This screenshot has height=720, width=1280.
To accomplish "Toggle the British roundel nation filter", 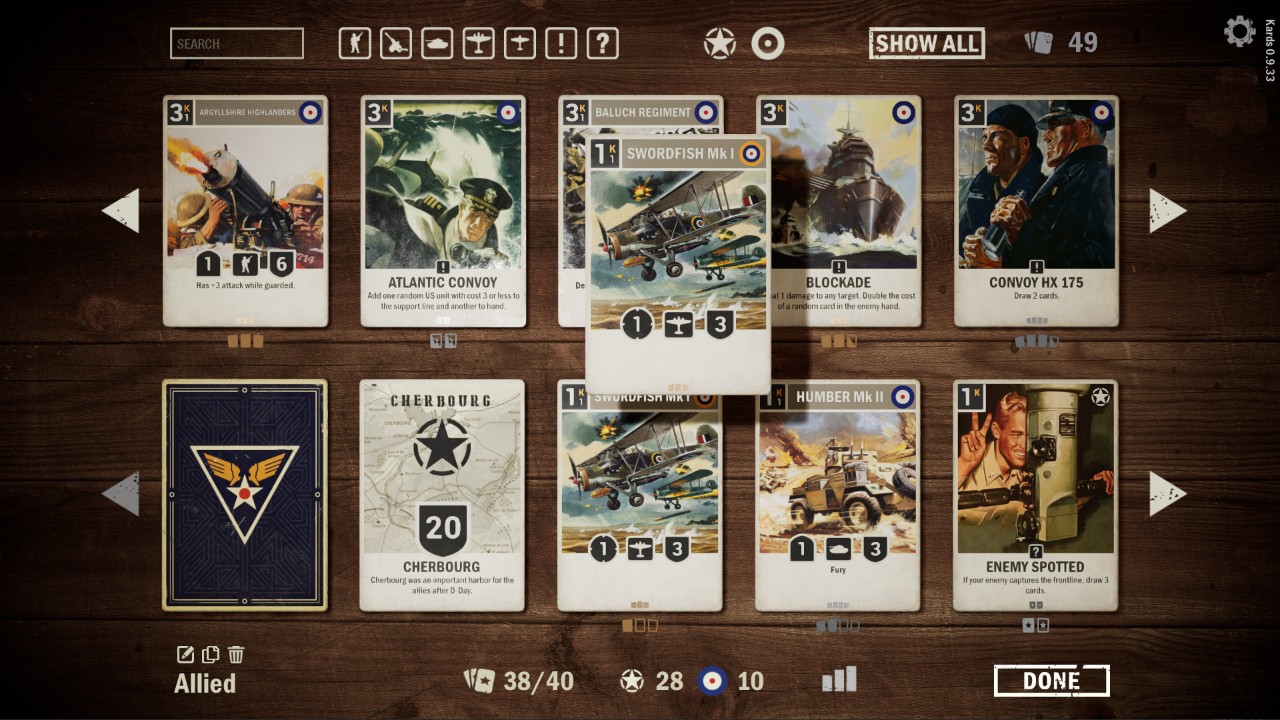I will point(768,43).
